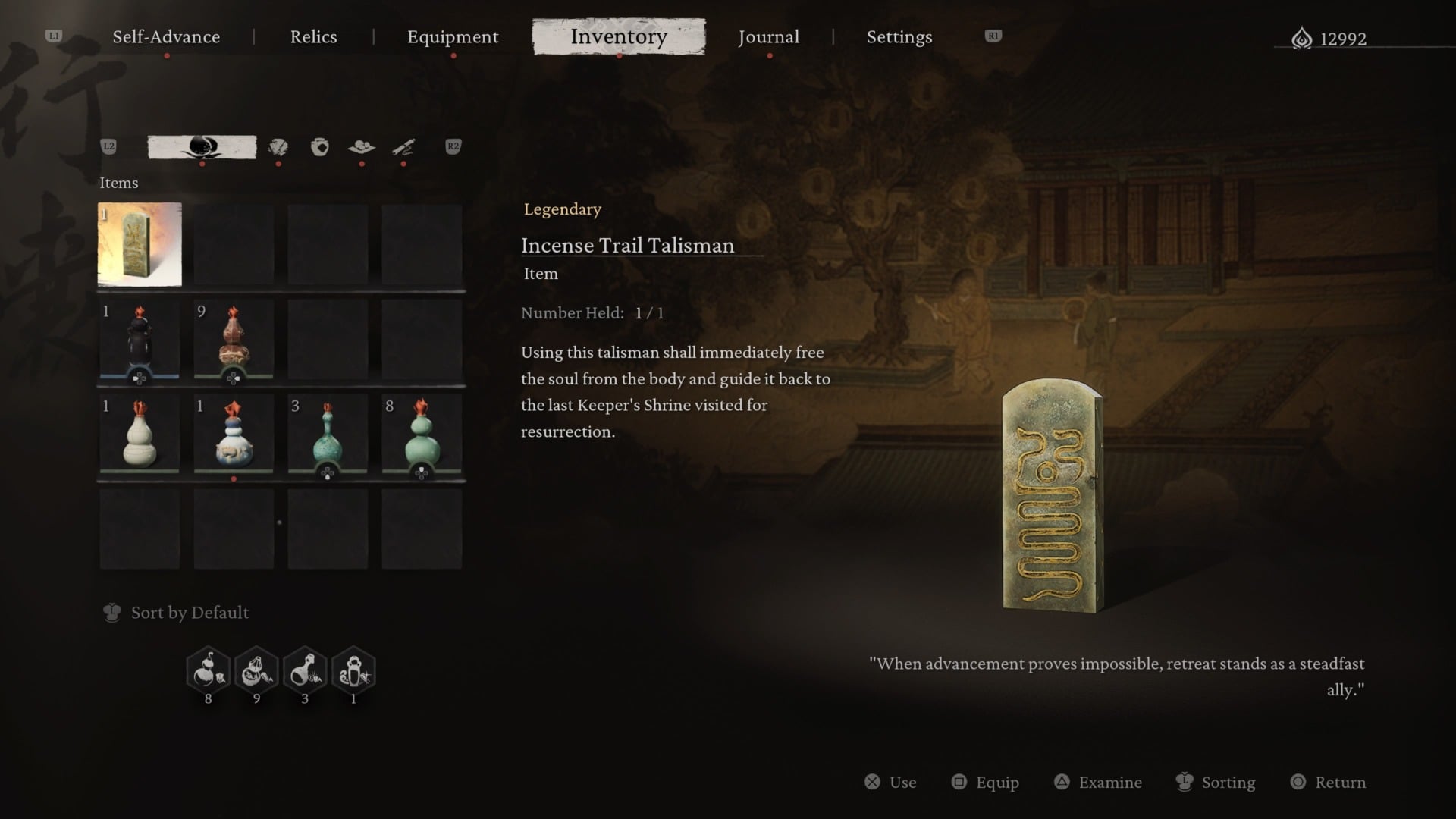Screen dimensions: 1456x819
Task: Select the Incense Trail Talisman inventory thumbnail
Action: pos(140,244)
